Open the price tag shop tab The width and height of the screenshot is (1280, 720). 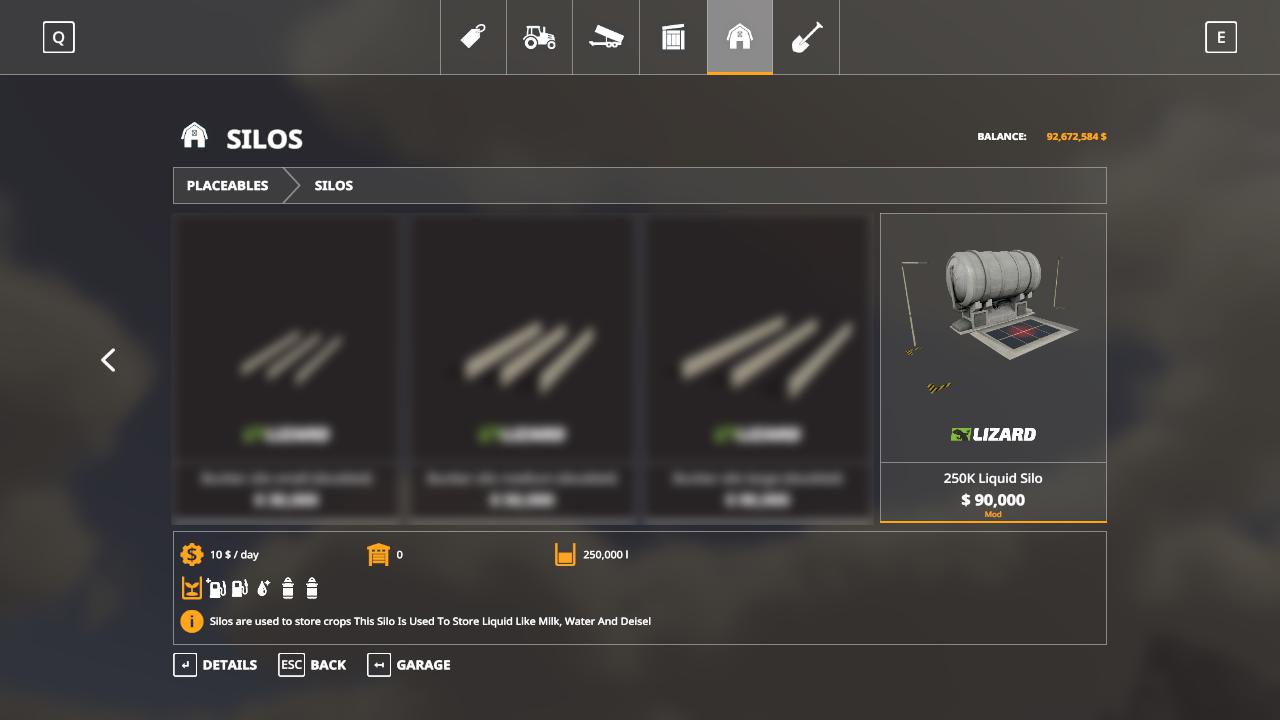click(473, 37)
